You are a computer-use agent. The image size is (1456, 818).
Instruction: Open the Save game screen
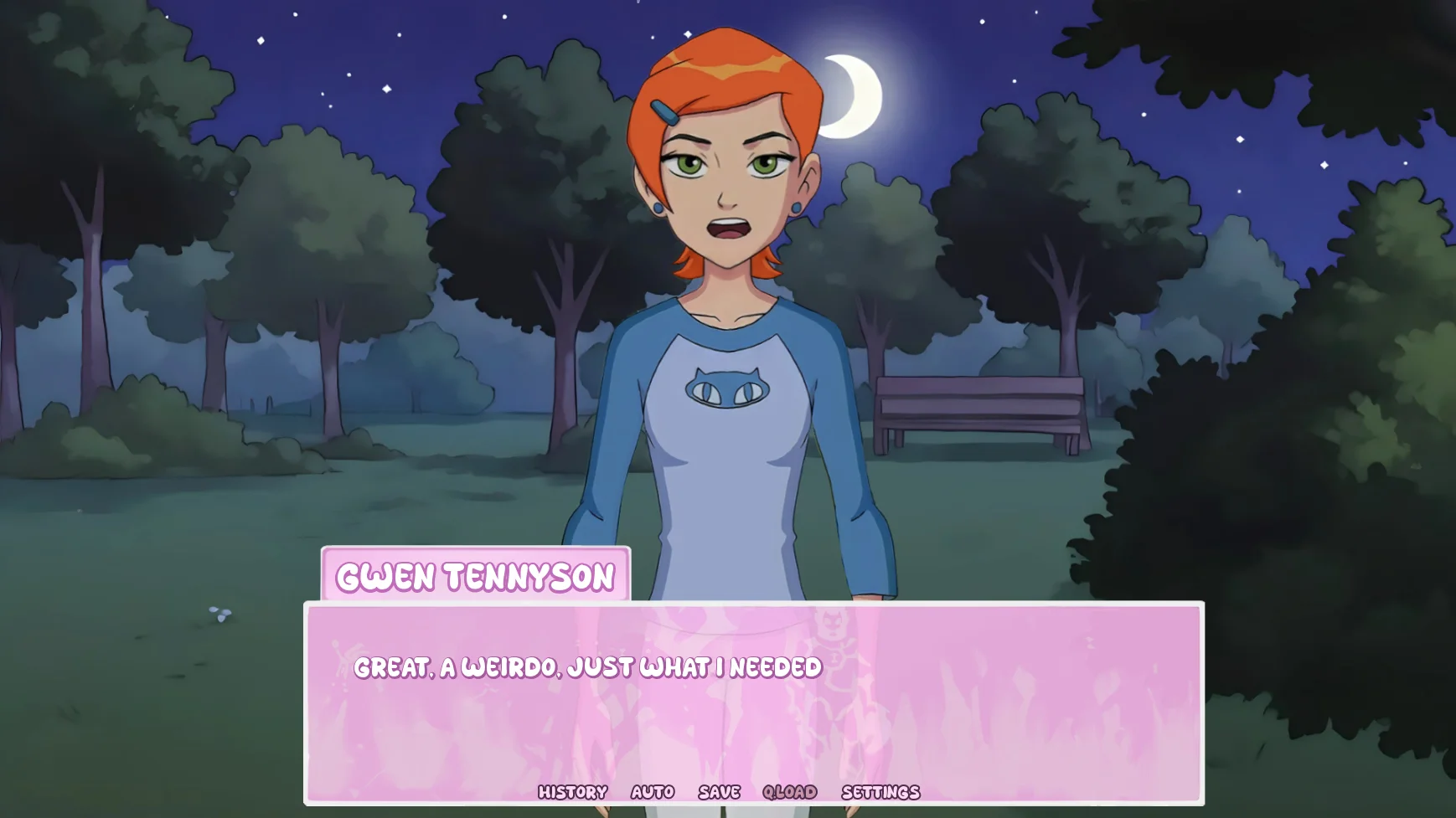click(x=720, y=792)
